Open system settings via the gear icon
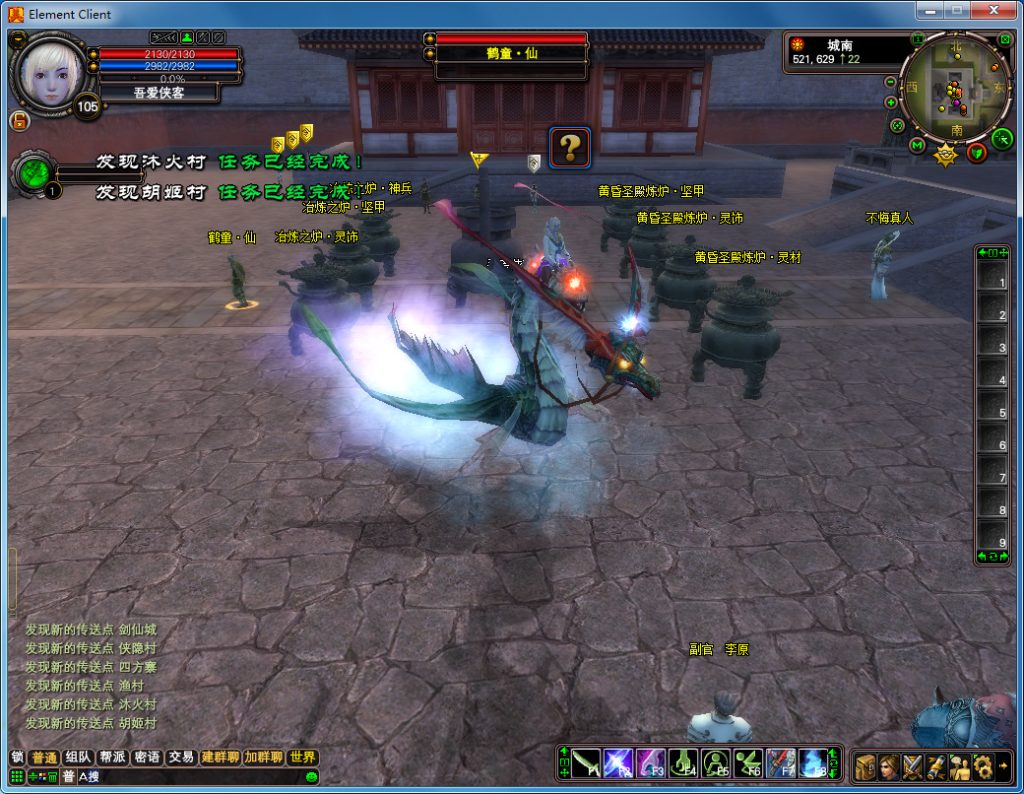Image resolution: width=1024 pixels, height=794 pixels. click(x=982, y=767)
